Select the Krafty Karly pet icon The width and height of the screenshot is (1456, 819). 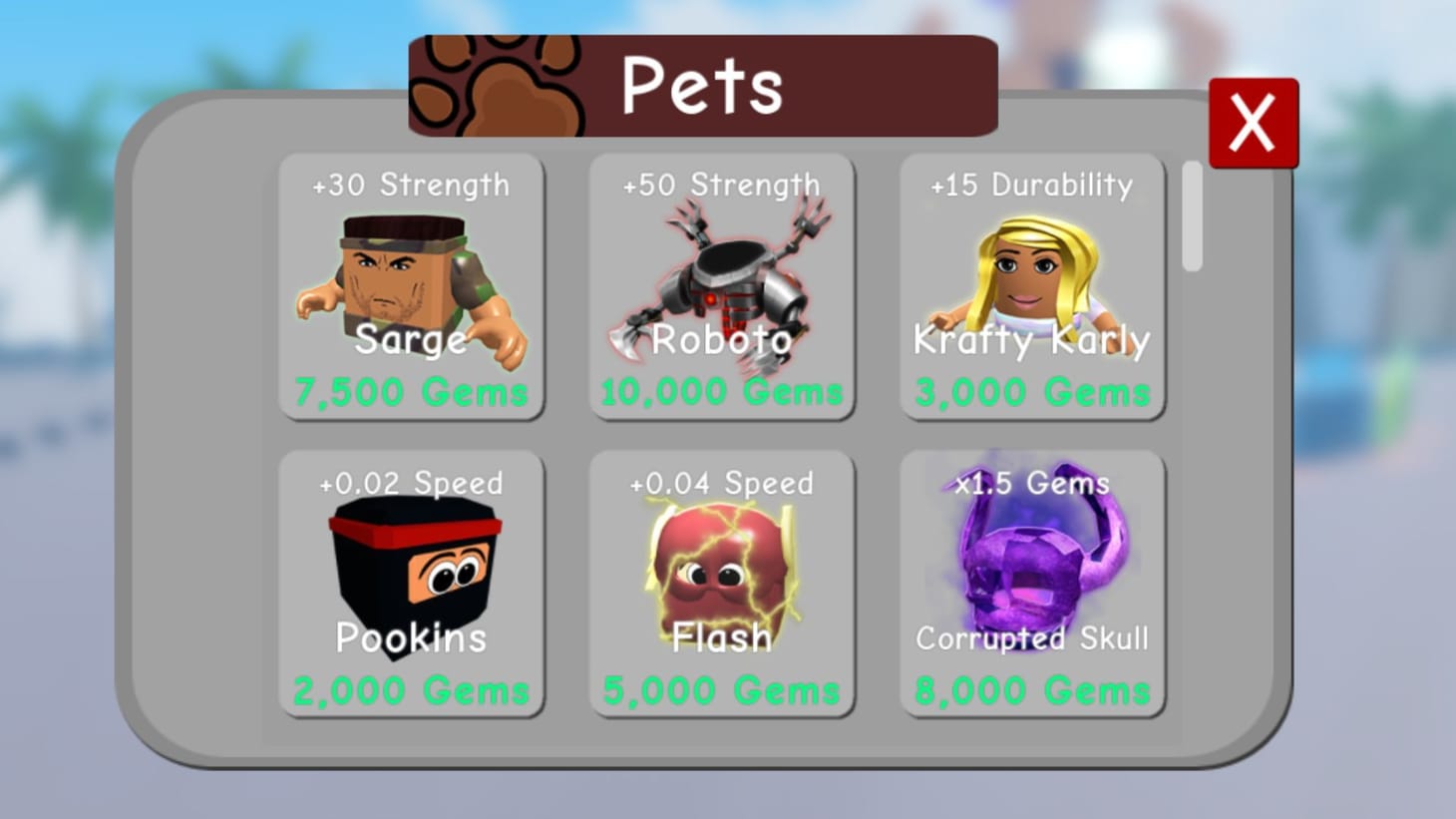(1032, 269)
